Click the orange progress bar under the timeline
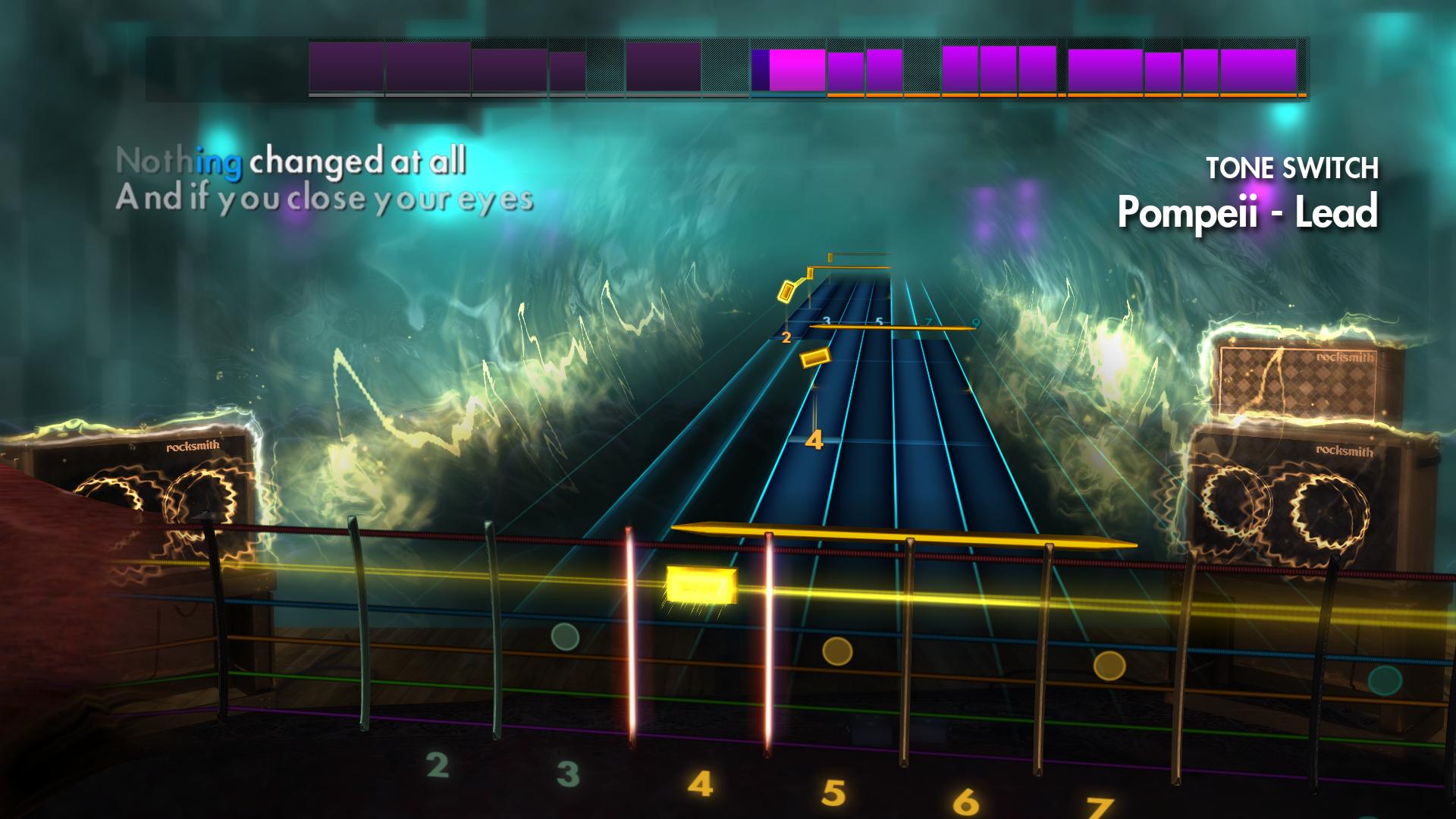The width and height of the screenshot is (1456, 819). (1062, 97)
